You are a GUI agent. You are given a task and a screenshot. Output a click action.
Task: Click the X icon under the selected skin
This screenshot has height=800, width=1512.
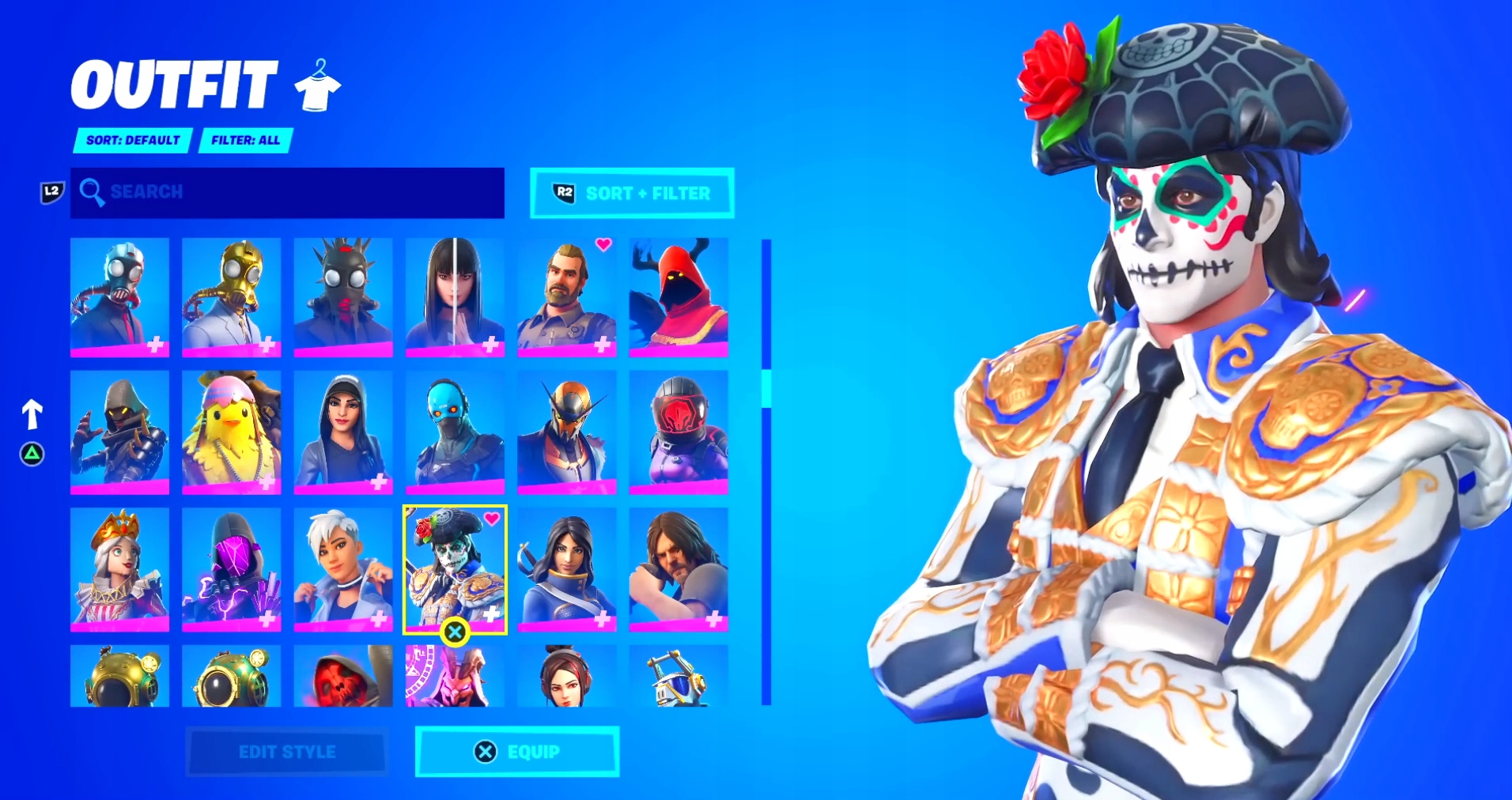[455, 632]
